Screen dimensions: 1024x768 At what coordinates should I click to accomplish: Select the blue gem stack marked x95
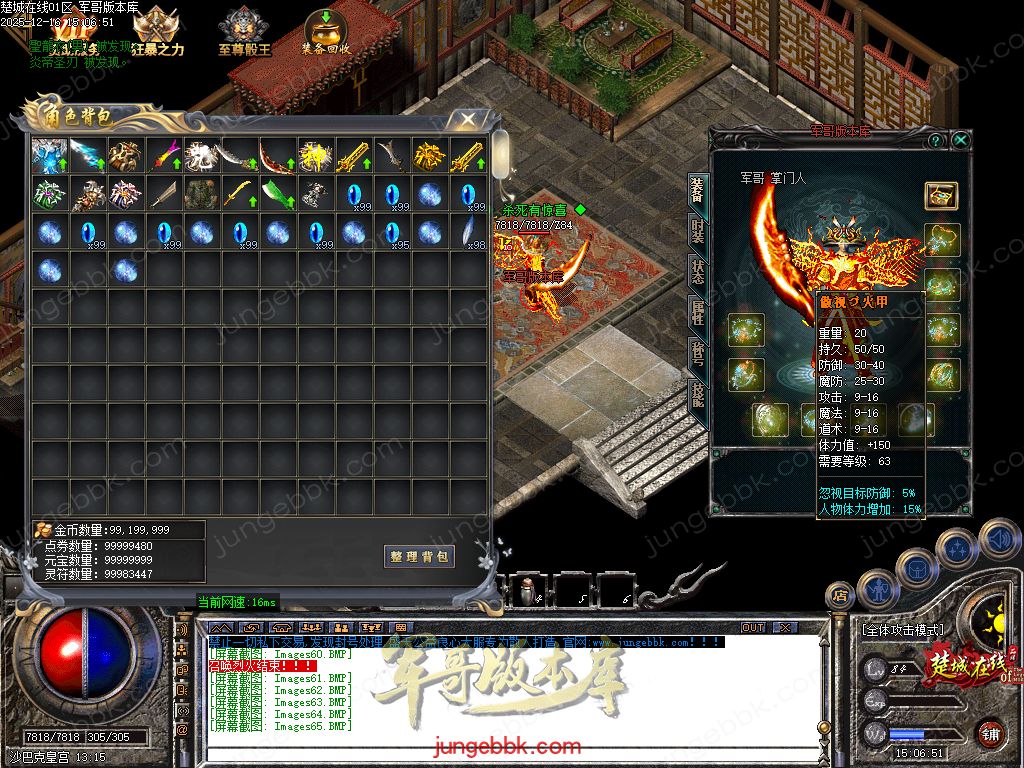[x=391, y=232]
